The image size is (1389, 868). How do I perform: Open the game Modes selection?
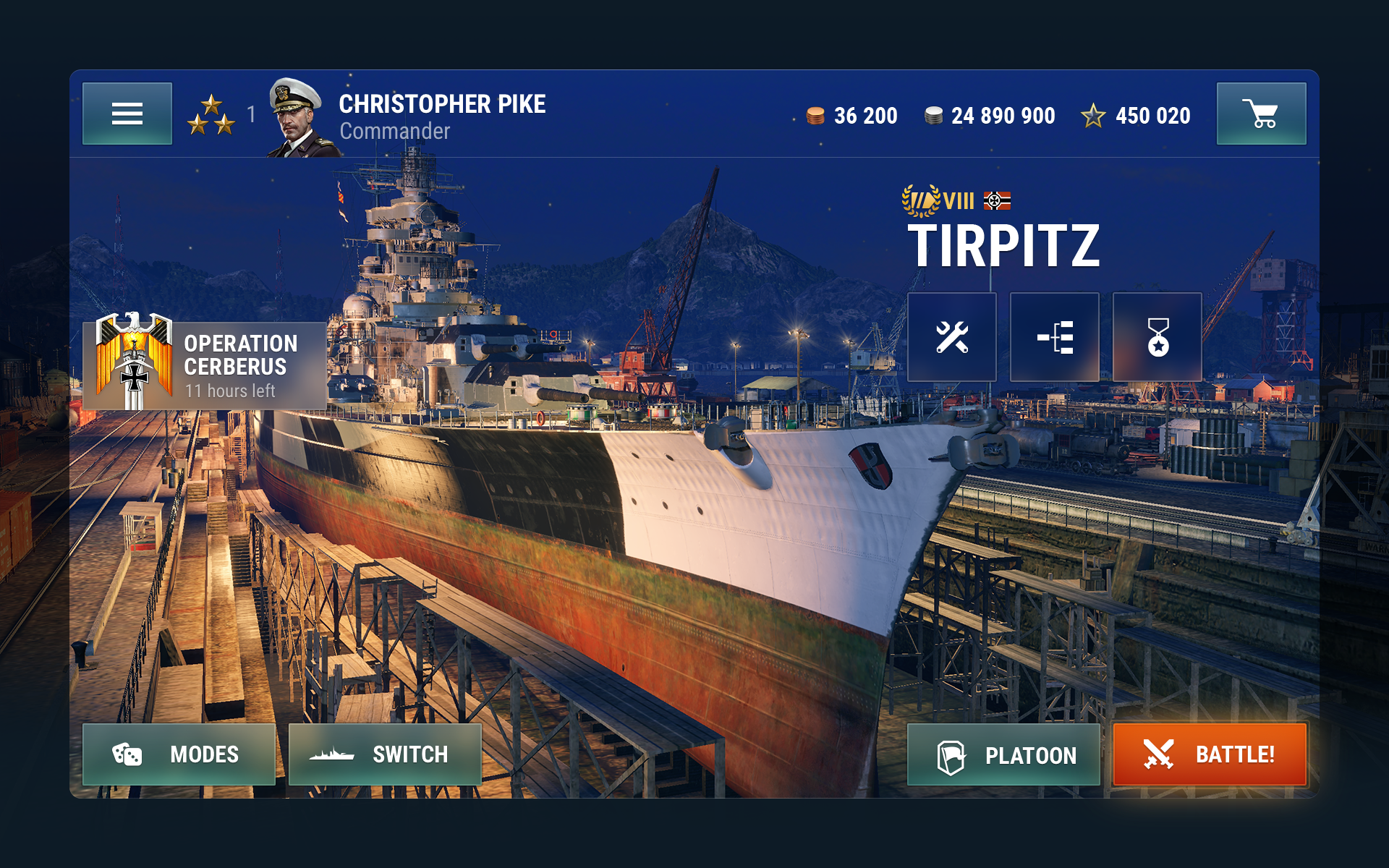pyautogui.click(x=179, y=754)
